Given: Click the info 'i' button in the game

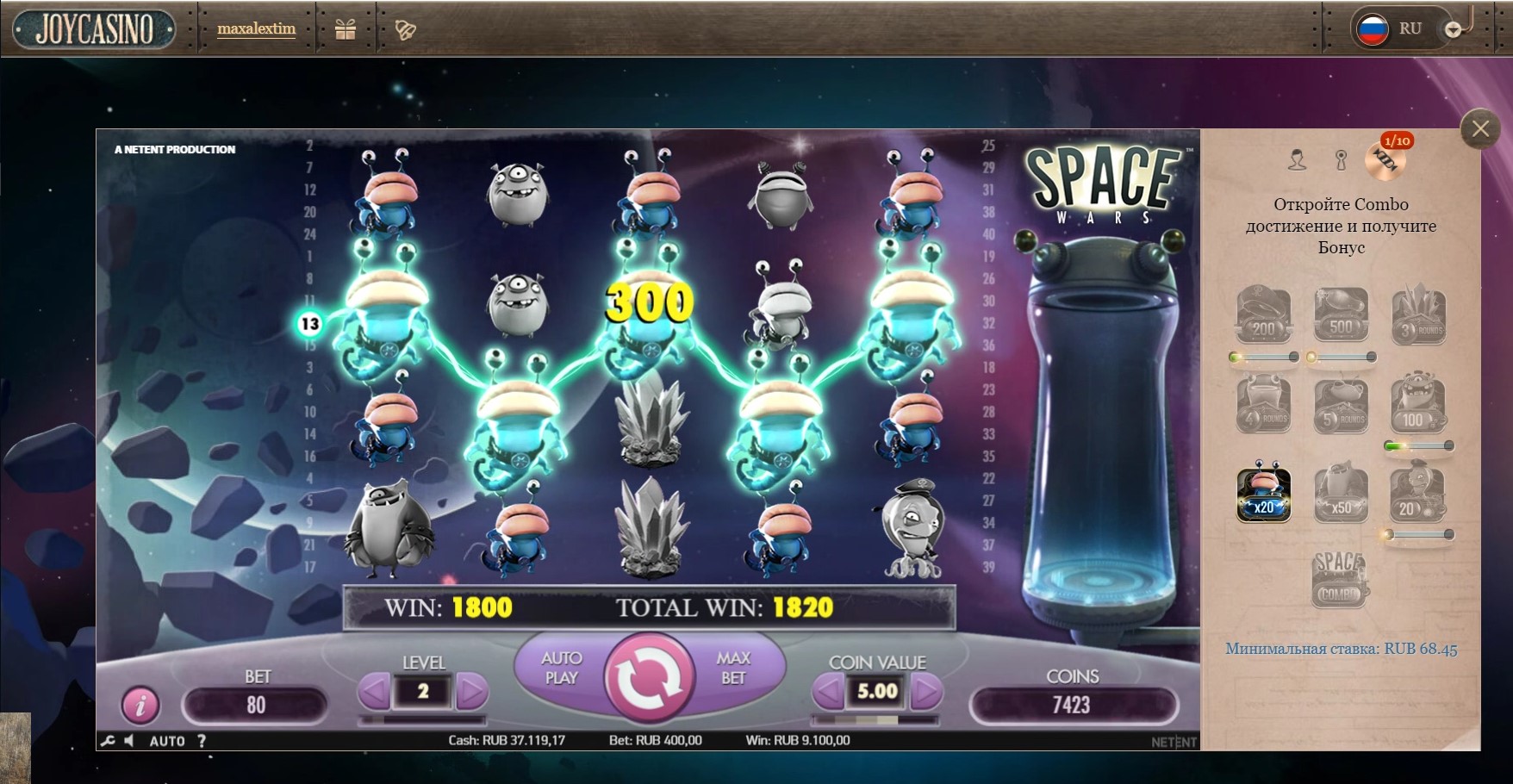Looking at the screenshot, I should coord(142,706).
